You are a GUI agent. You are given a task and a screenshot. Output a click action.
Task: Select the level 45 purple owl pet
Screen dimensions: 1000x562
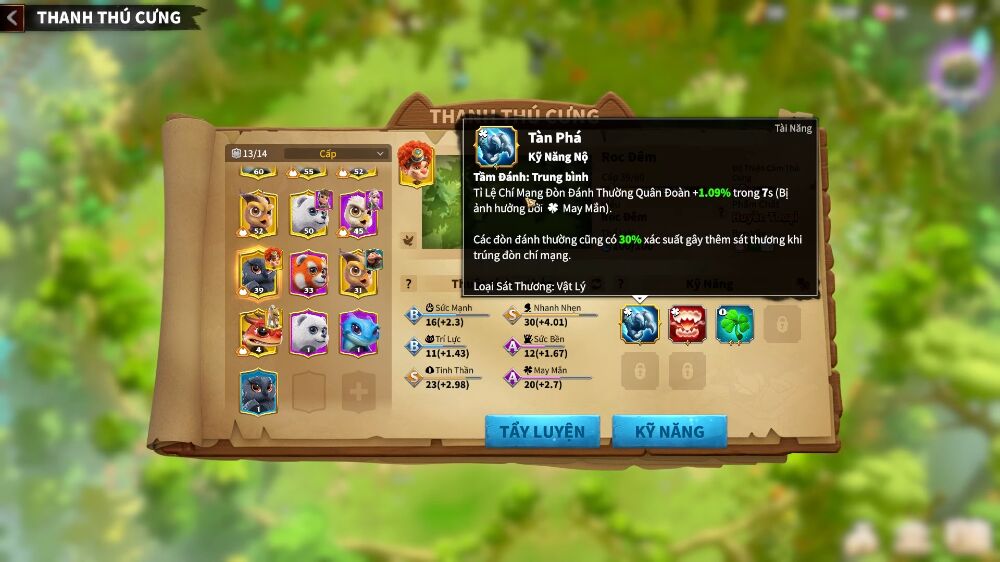point(359,213)
